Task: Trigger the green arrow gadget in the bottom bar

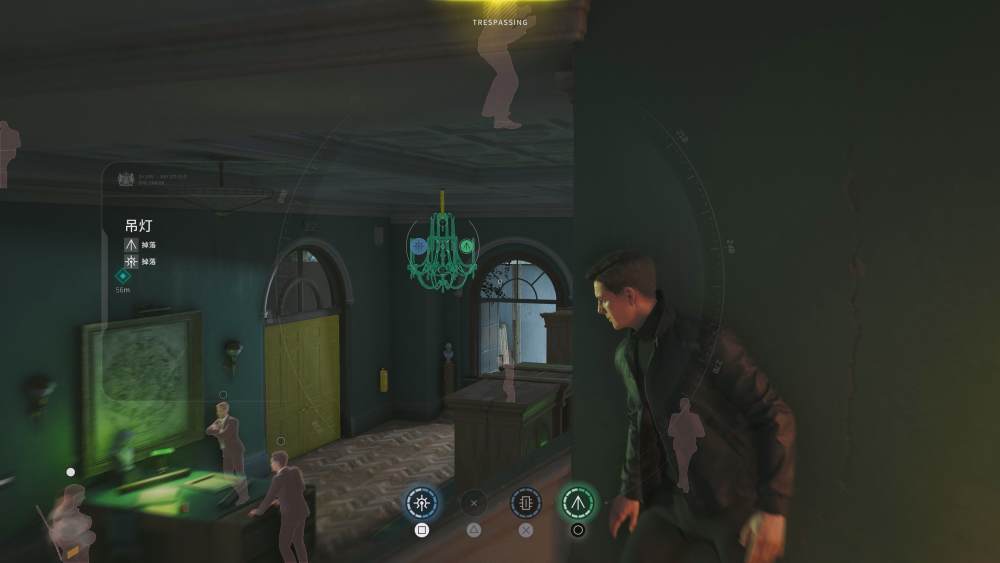Action: click(577, 503)
